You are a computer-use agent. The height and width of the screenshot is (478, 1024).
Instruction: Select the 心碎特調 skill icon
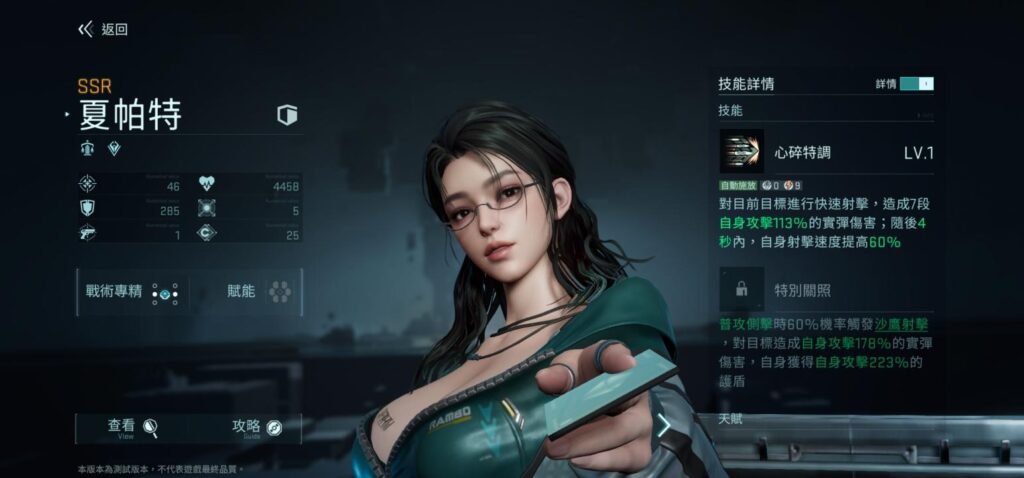click(741, 152)
